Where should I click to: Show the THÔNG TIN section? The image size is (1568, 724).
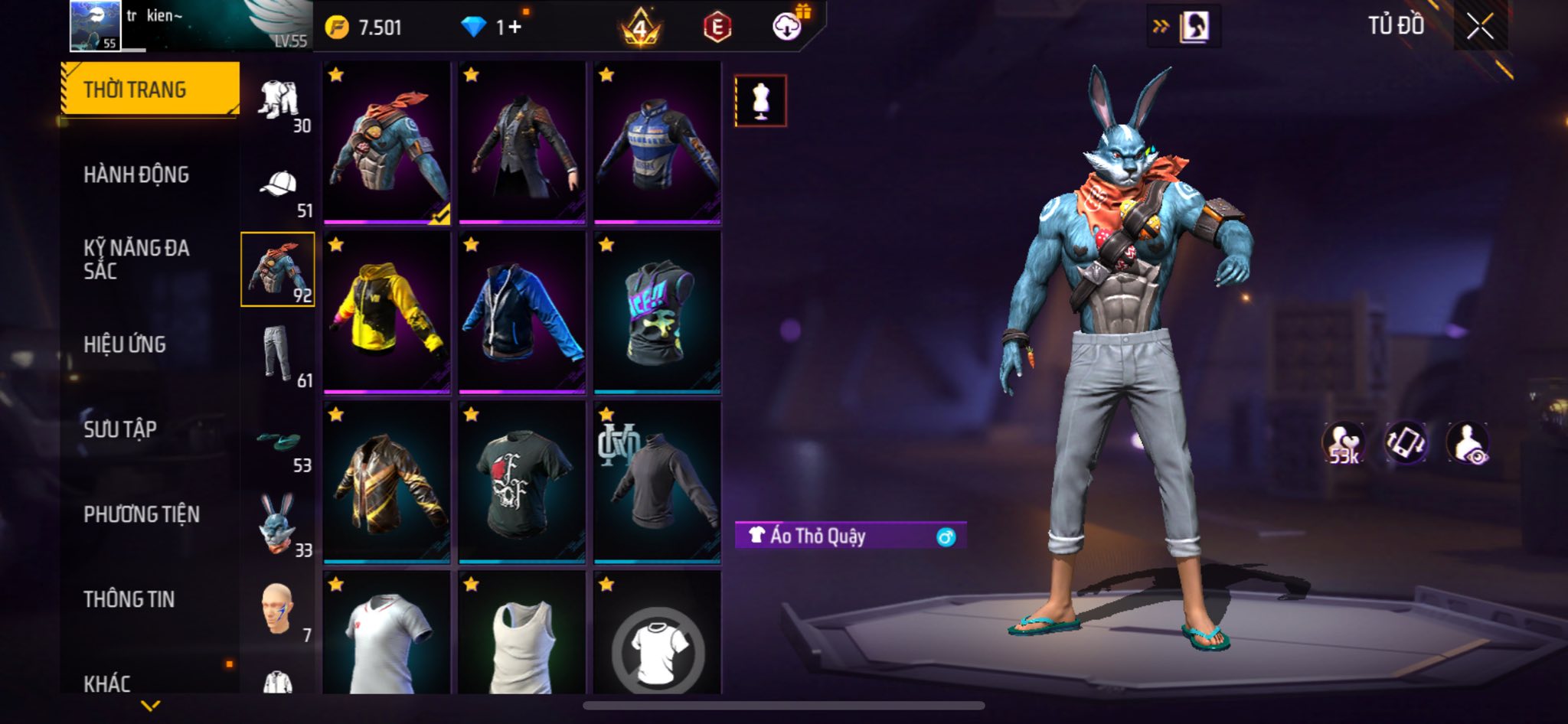click(129, 599)
